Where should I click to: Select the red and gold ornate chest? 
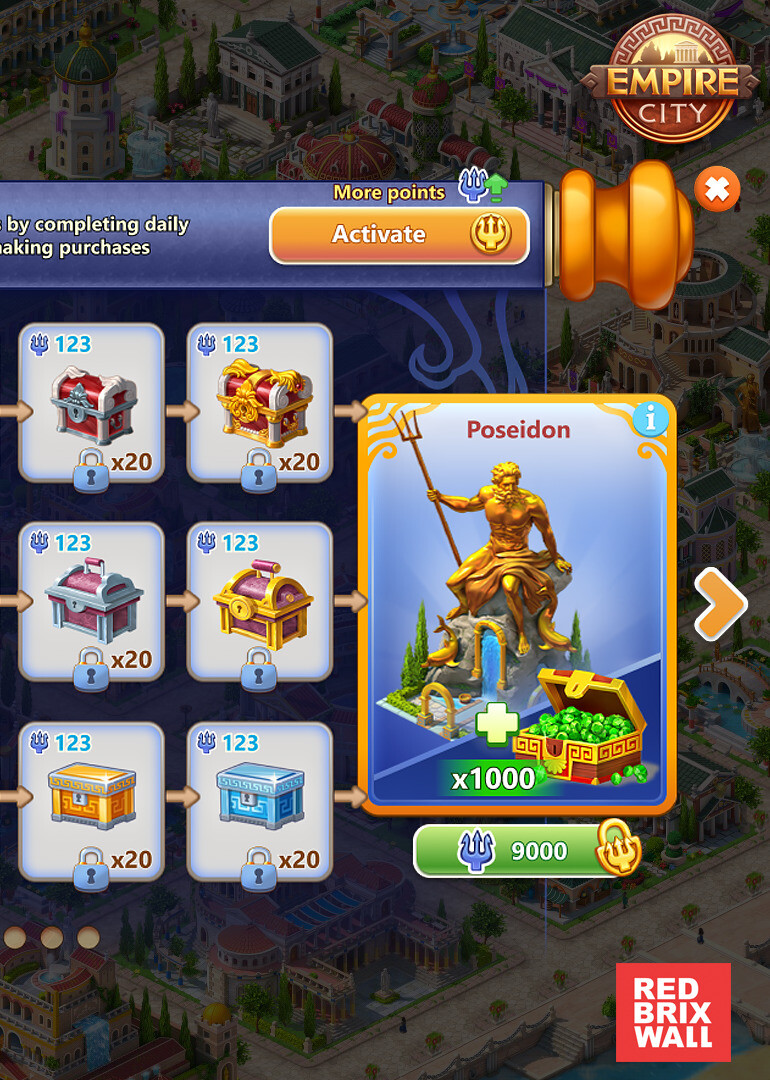[260, 402]
